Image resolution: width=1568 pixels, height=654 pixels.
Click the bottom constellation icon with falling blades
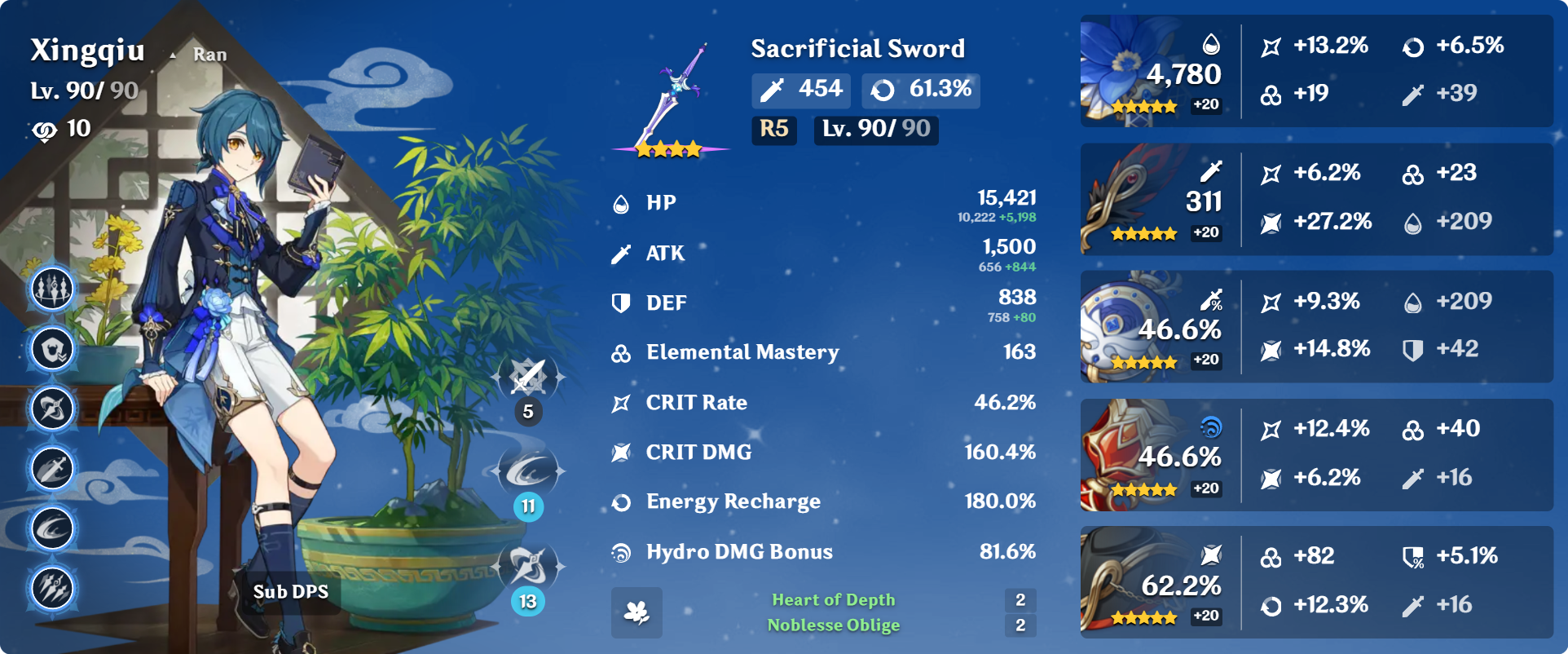click(53, 588)
